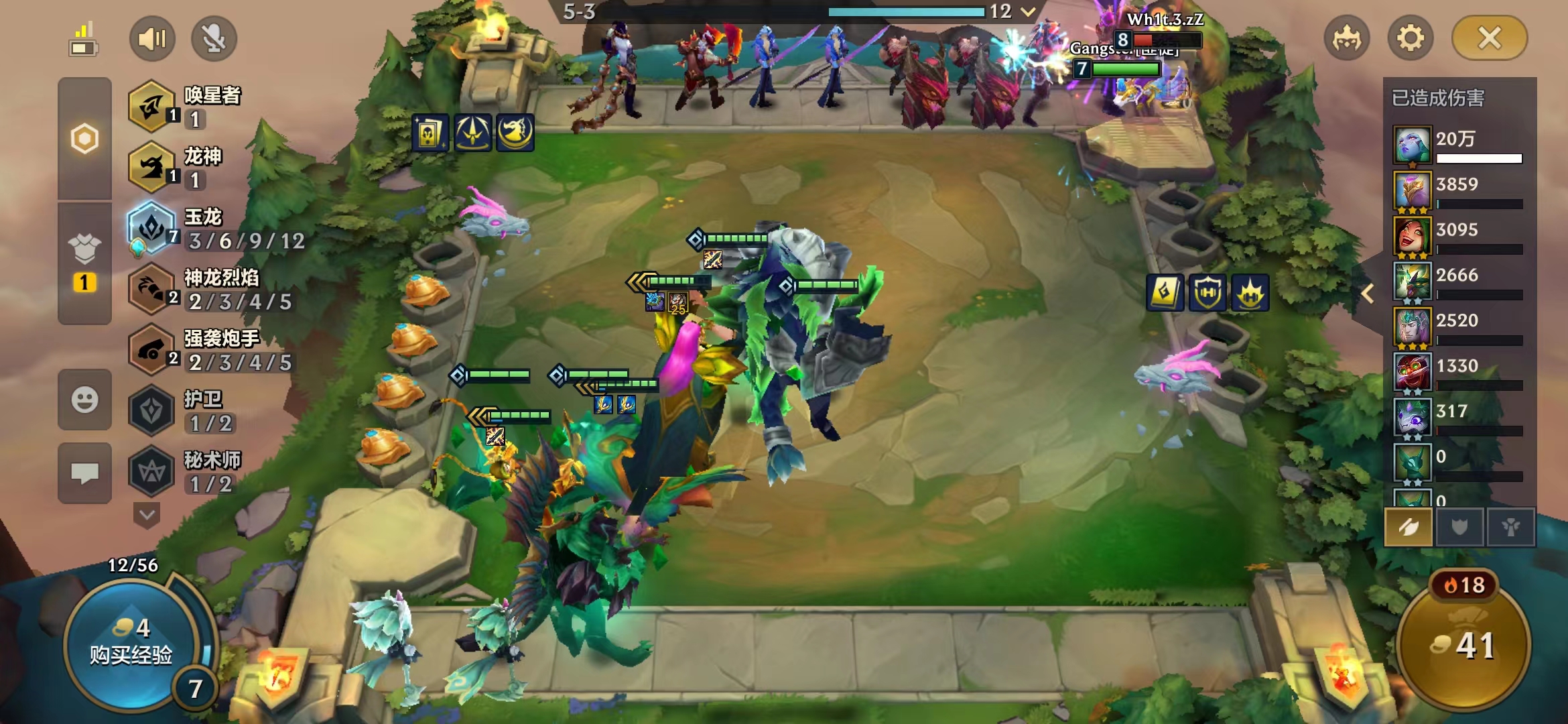Close the game view with the X button
Image resolution: width=1568 pixels, height=724 pixels.
1489,38
